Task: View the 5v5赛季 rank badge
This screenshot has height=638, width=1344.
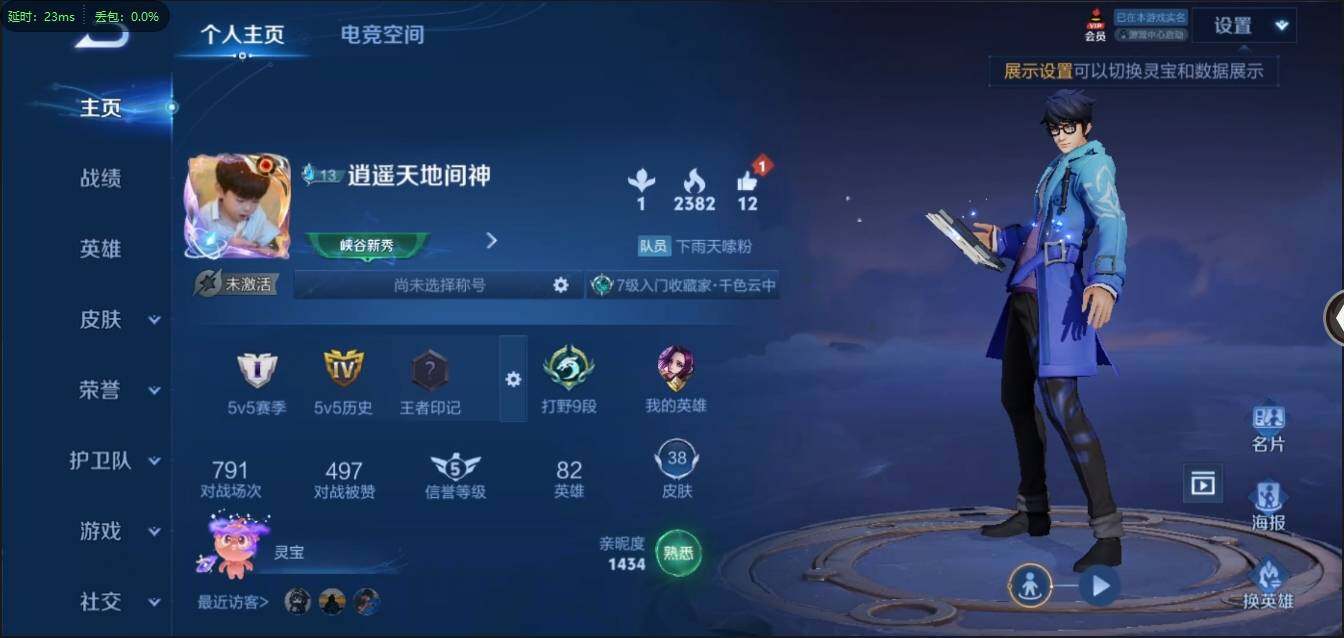Action: point(257,370)
